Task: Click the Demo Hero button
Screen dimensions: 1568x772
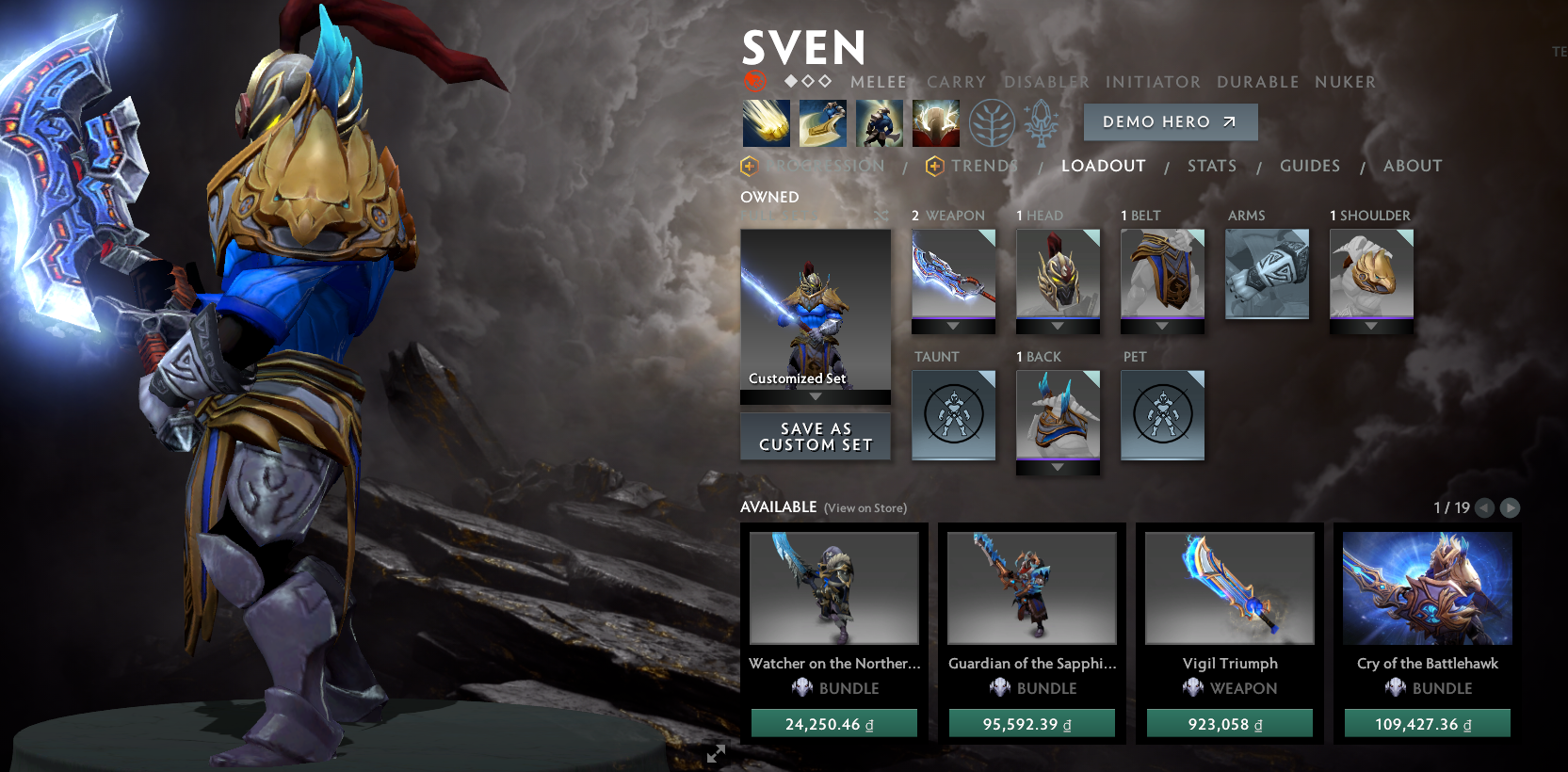Action: coord(1170,122)
